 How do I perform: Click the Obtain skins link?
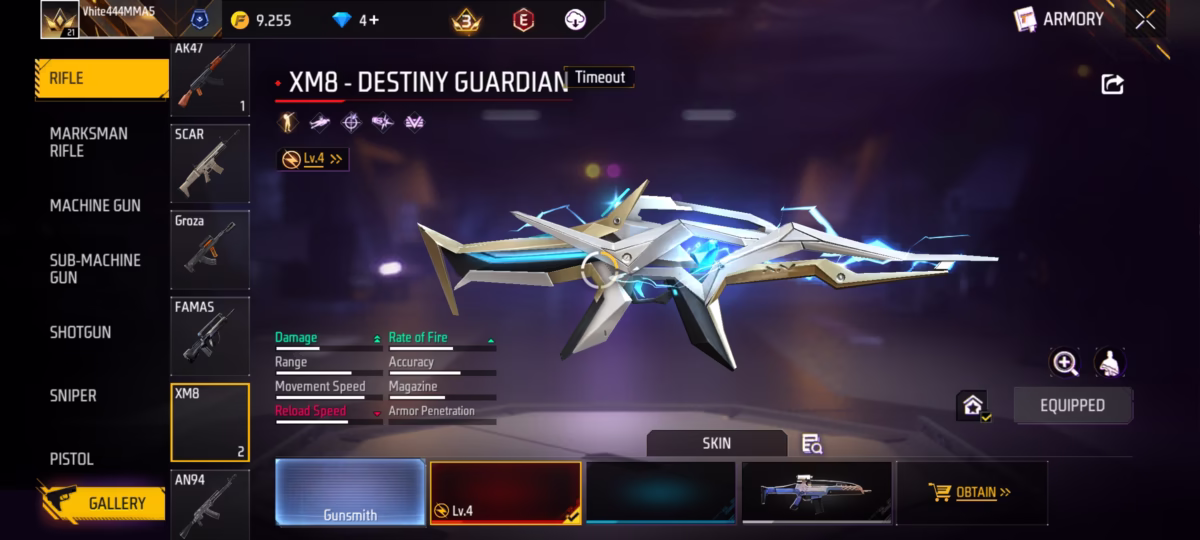pos(972,492)
